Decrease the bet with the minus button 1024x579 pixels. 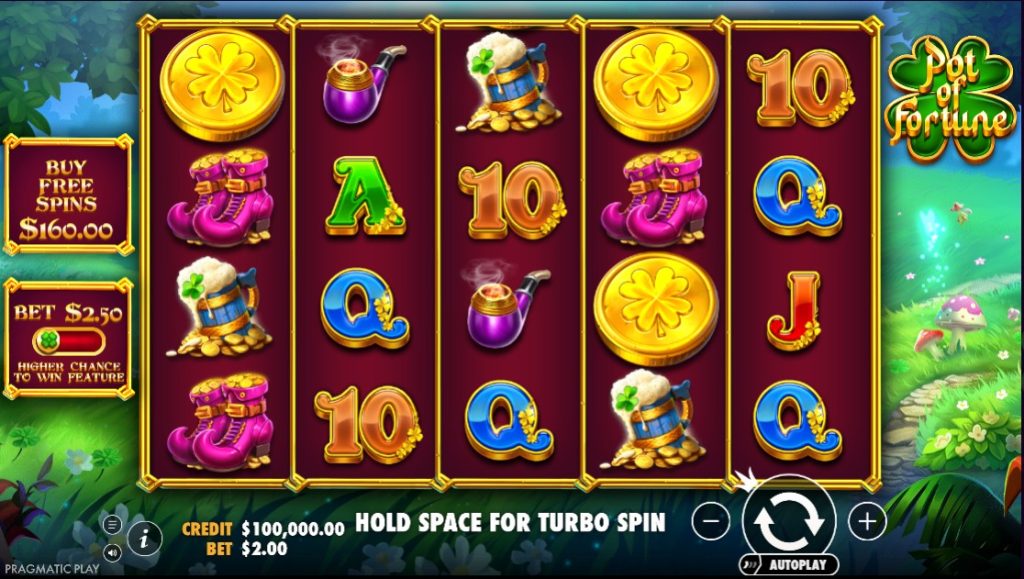point(711,520)
